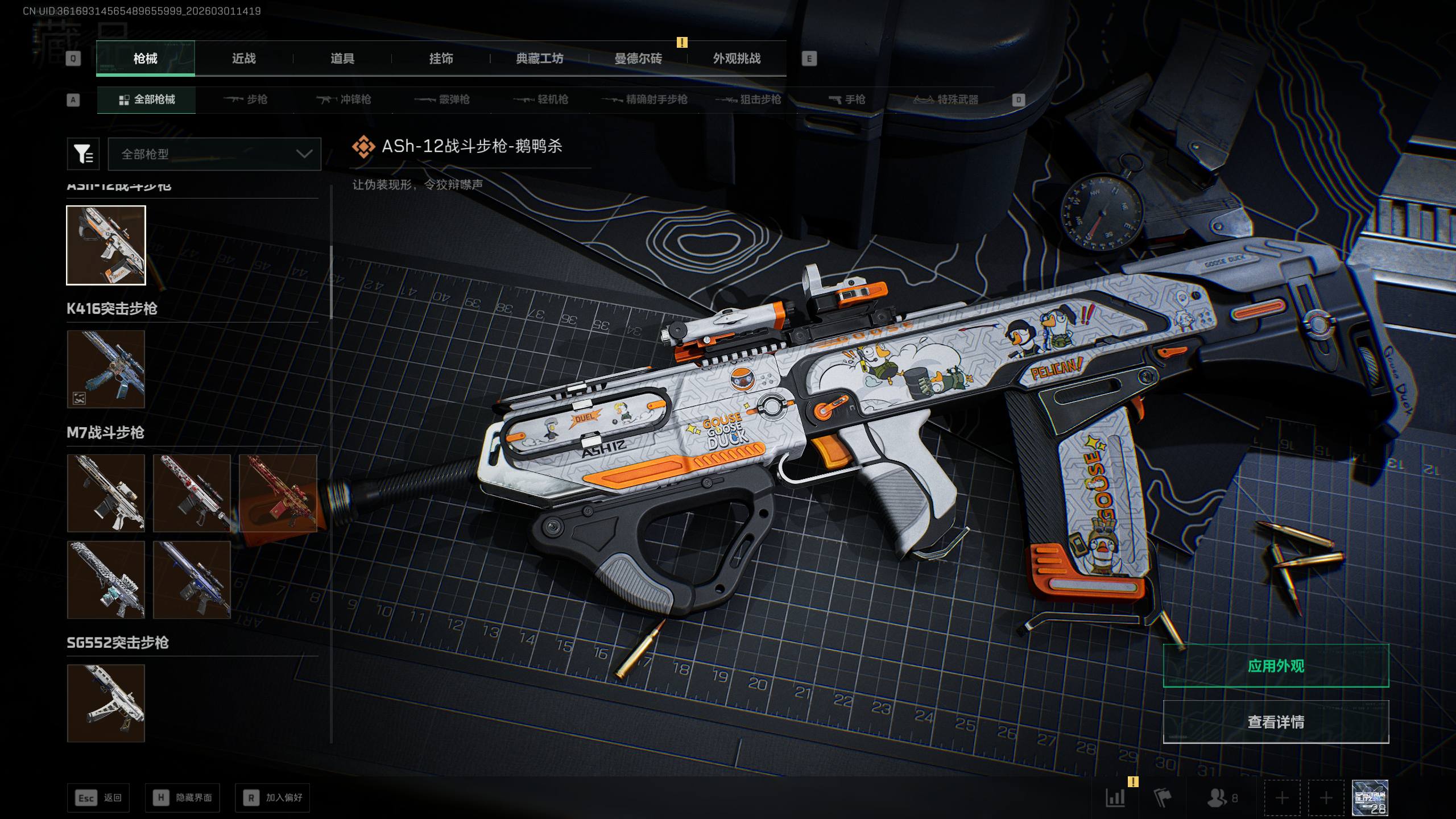Select the SG552 skin thumbnail
Image resolution: width=1456 pixels, height=819 pixels.
point(106,704)
